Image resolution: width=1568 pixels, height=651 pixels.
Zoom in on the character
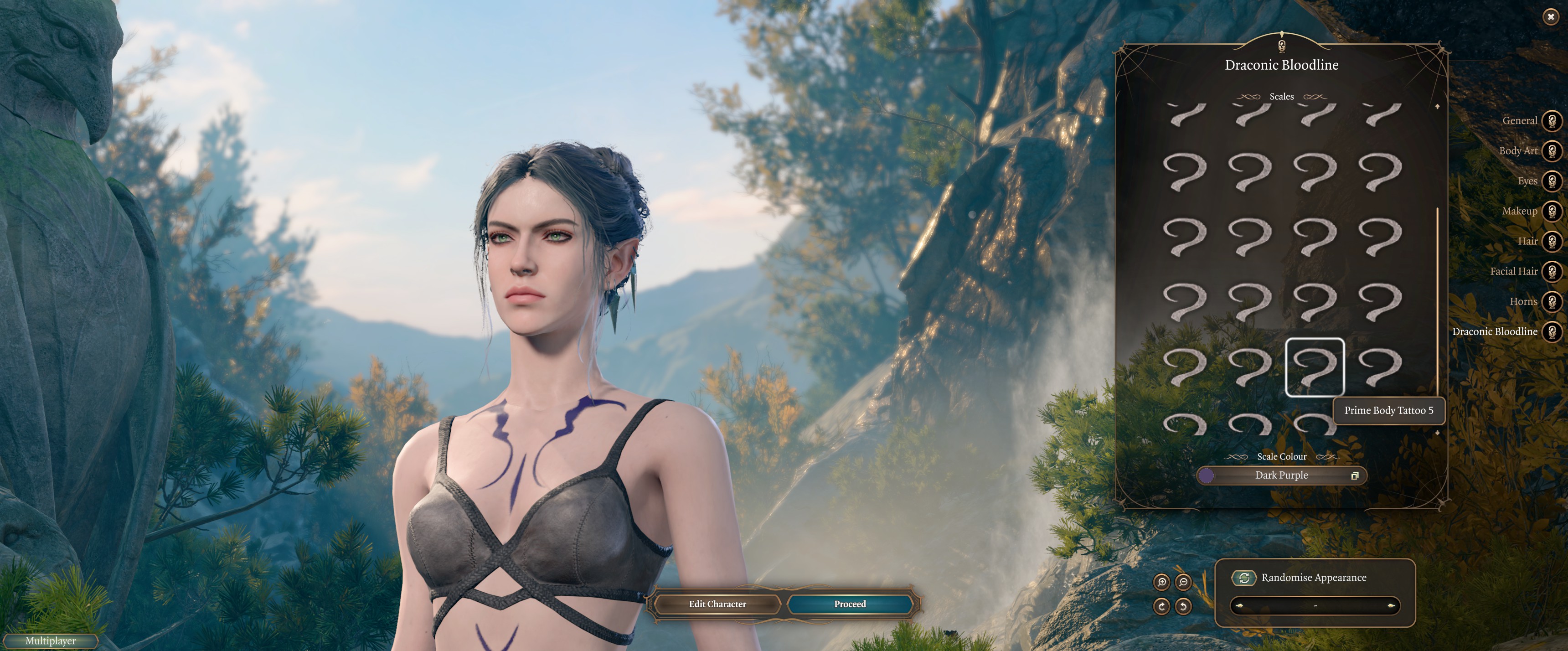click(1161, 582)
